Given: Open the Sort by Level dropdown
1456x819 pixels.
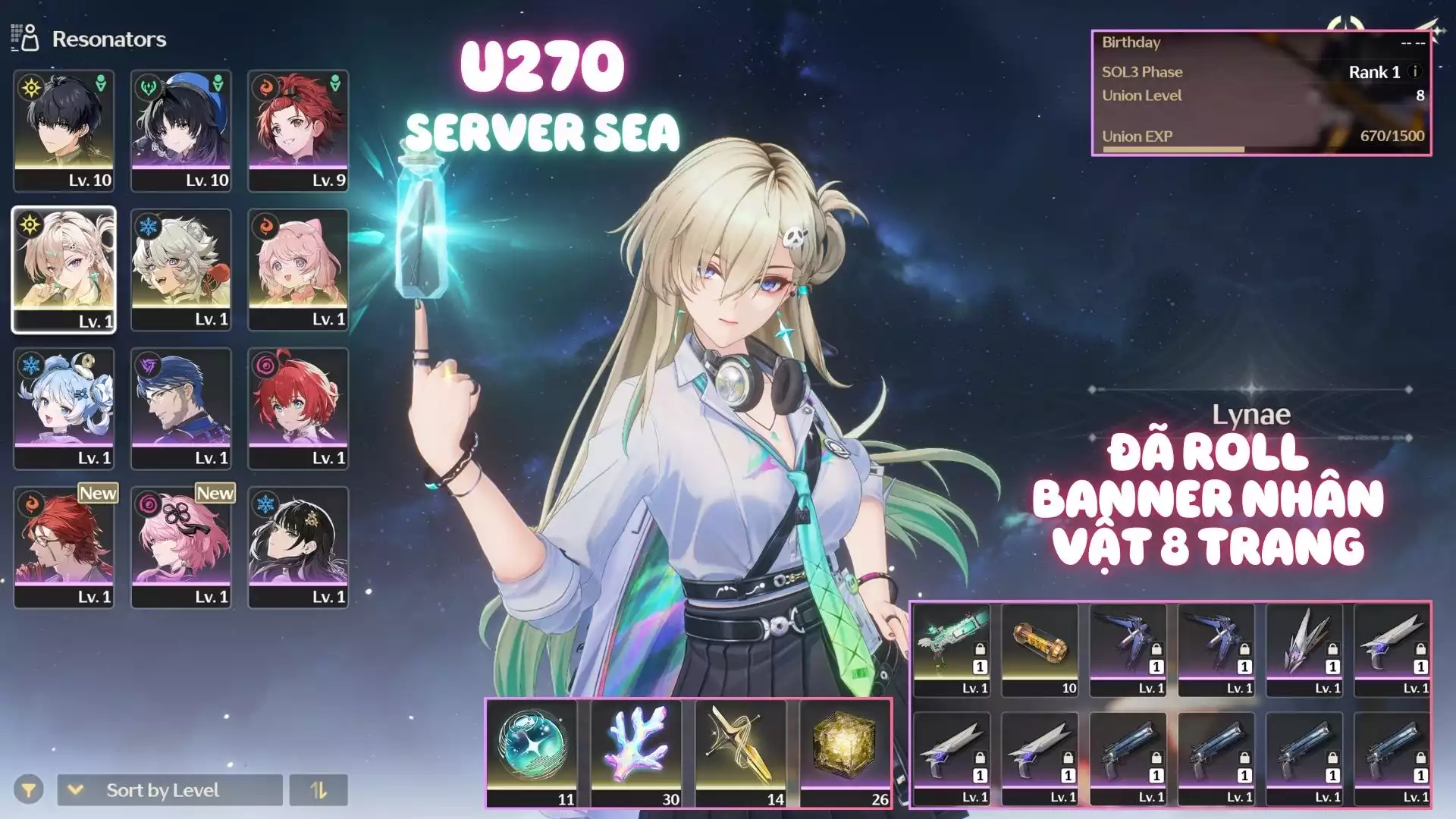Looking at the screenshot, I should 169,790.
